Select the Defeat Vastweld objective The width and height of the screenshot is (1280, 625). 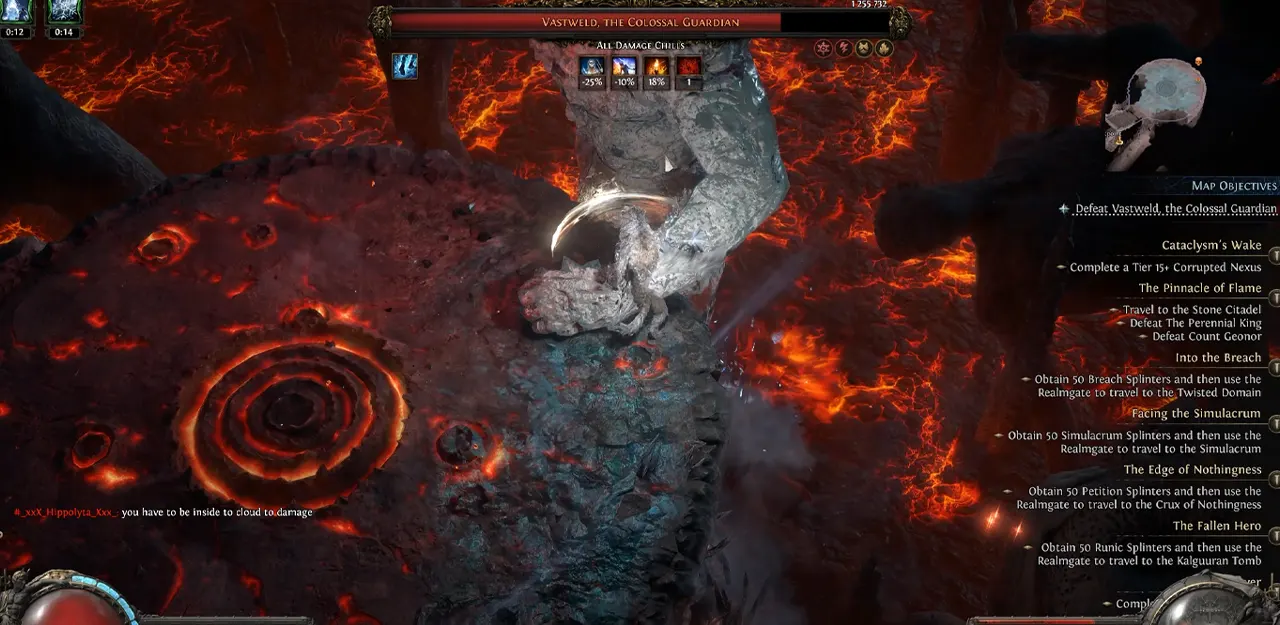coord(1175,209)
